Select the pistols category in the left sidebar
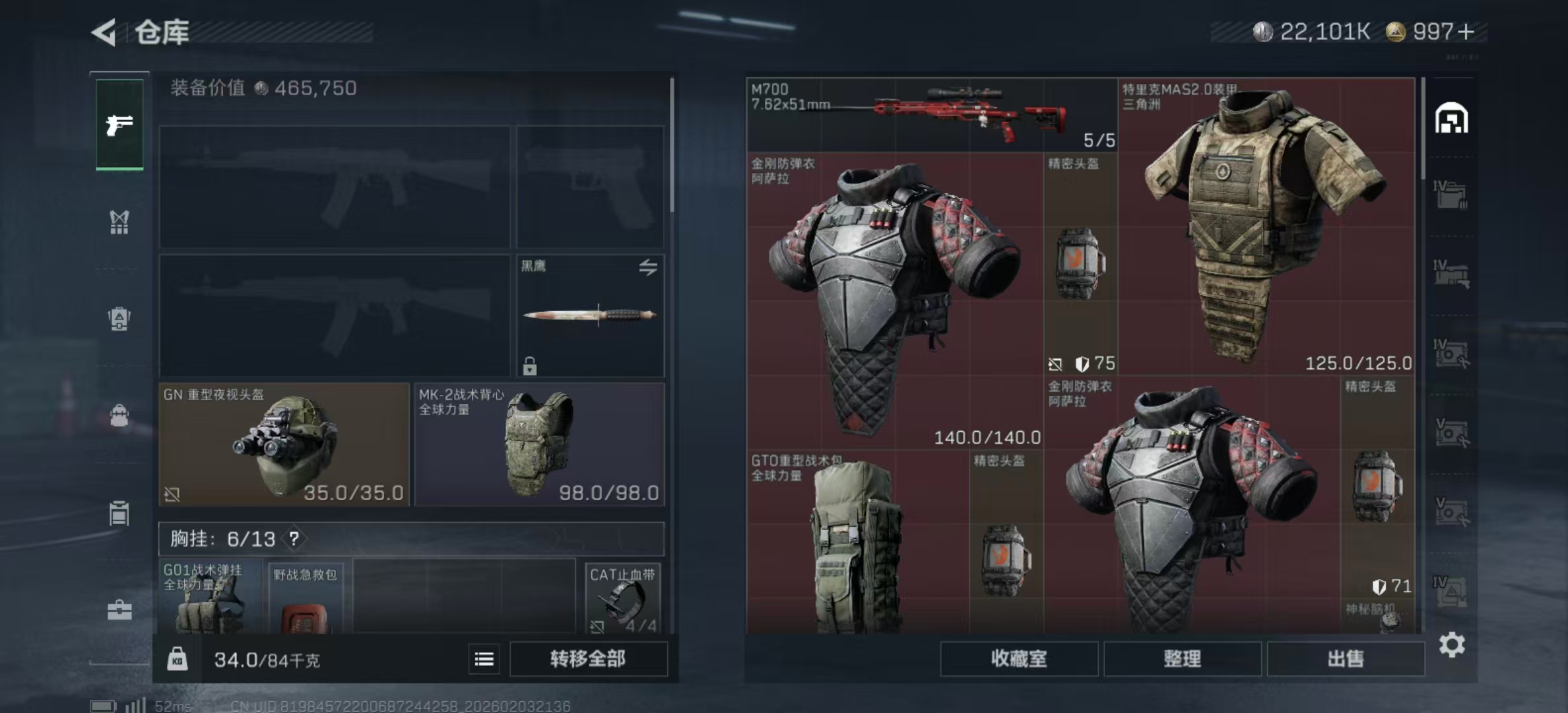 pos(119,125)
